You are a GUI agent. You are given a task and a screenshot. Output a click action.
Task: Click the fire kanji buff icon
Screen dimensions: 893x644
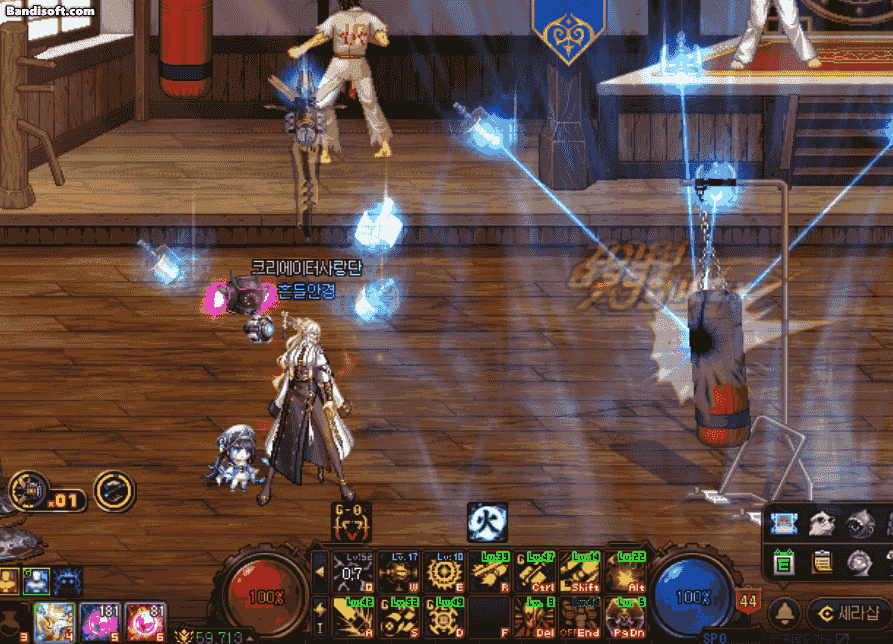(x=487, y=521)
